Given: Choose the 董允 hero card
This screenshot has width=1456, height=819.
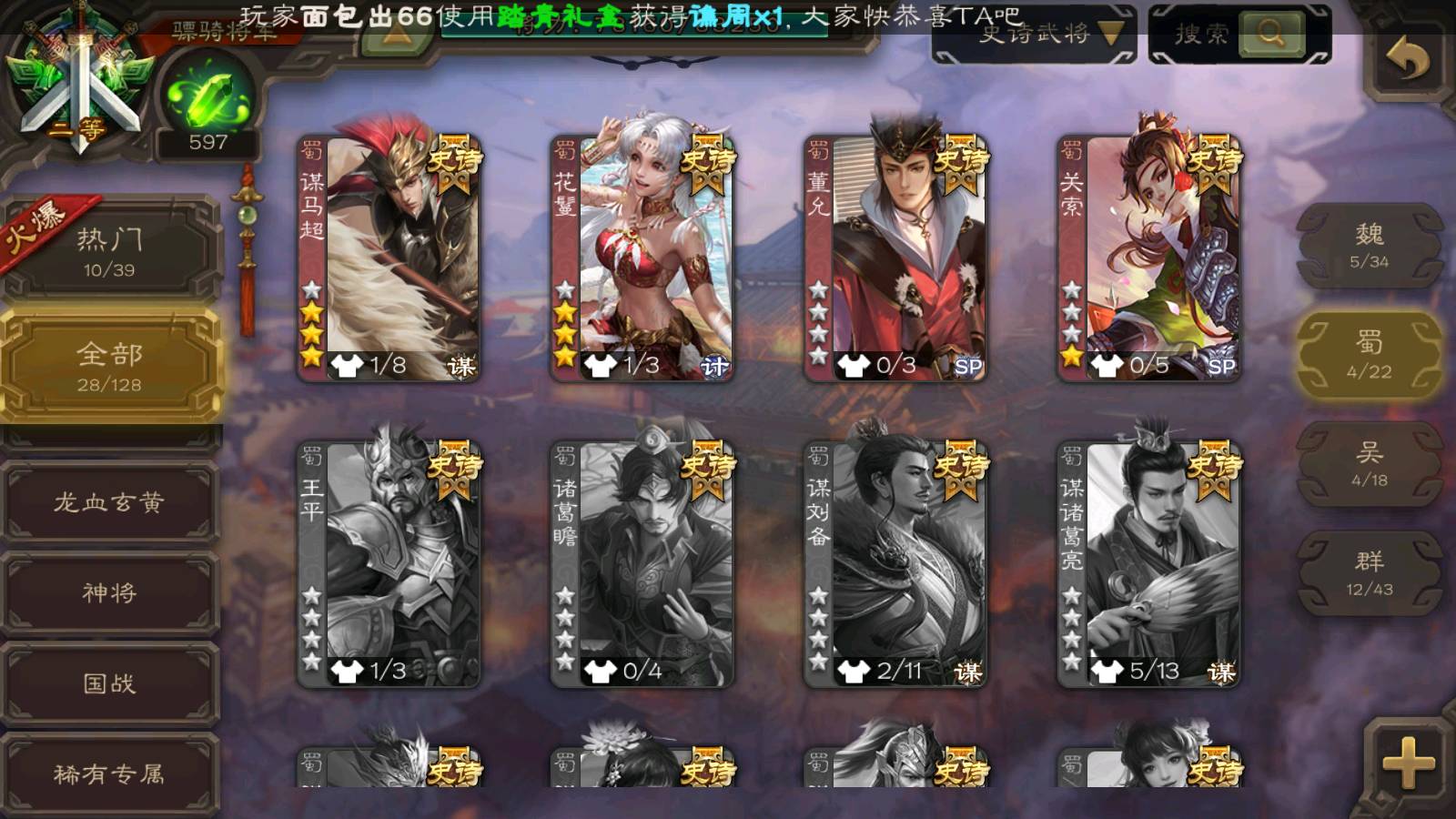Looking at the screenshot, I should click(x=895, y=258).
